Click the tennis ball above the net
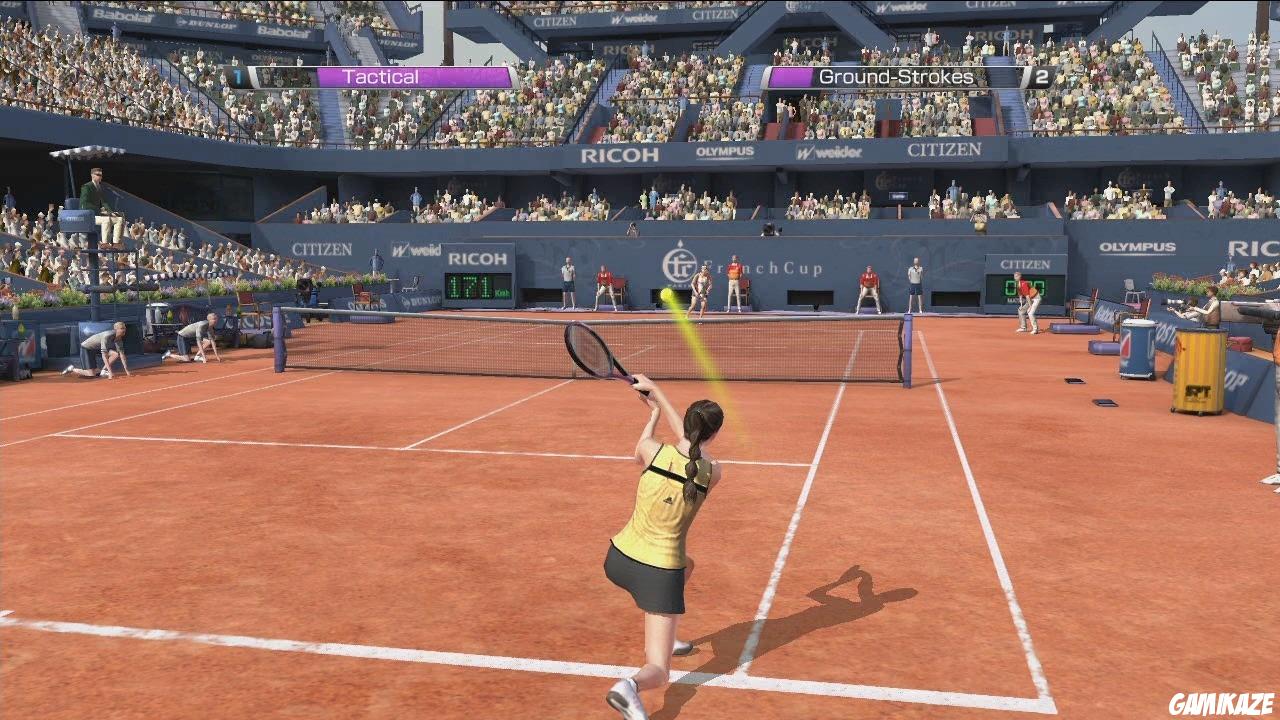This screenshot has width=1280, height=720. tap(663, 293)
